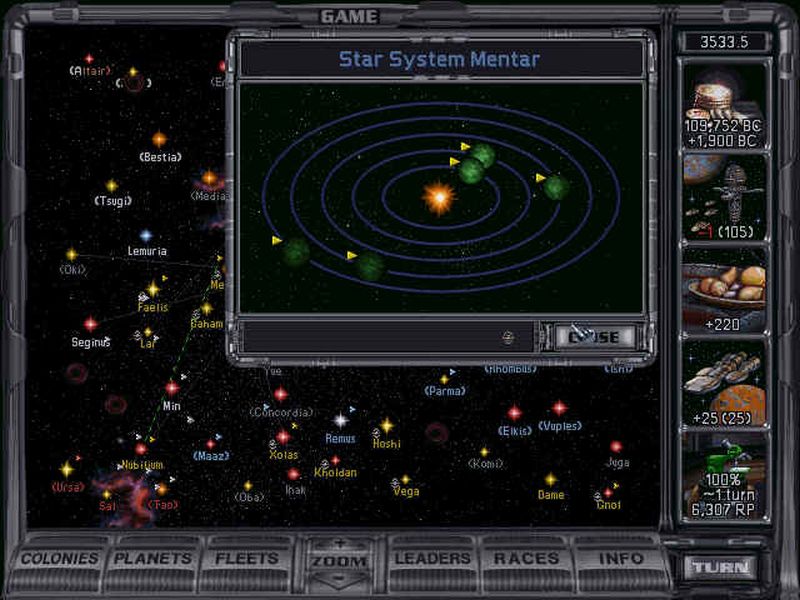Close the Star System Mentar window
Viewport: 800px width, 600px height.
click(595, 337)
